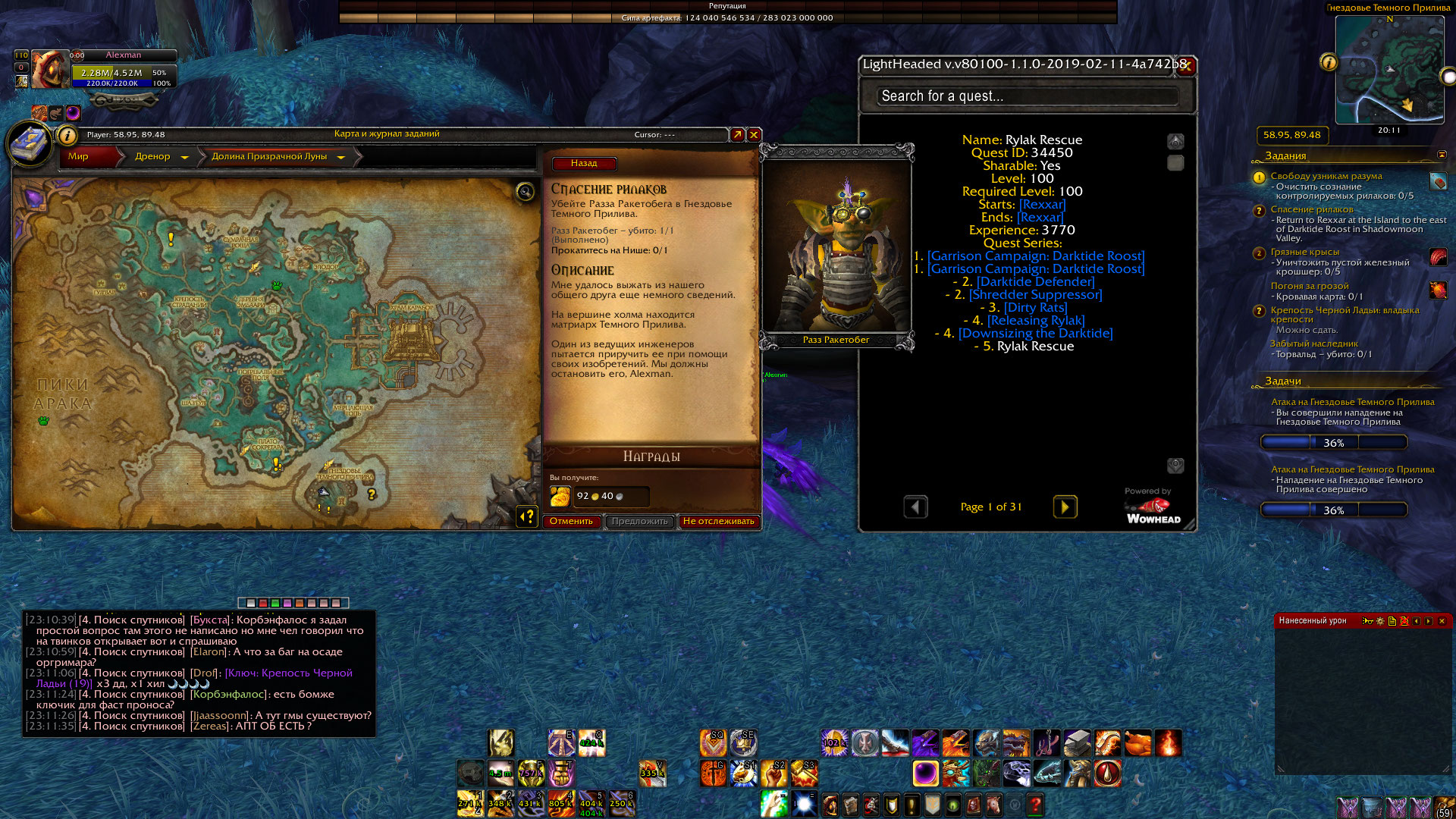Go to next LightHeaded comments page

[1065, 507]
